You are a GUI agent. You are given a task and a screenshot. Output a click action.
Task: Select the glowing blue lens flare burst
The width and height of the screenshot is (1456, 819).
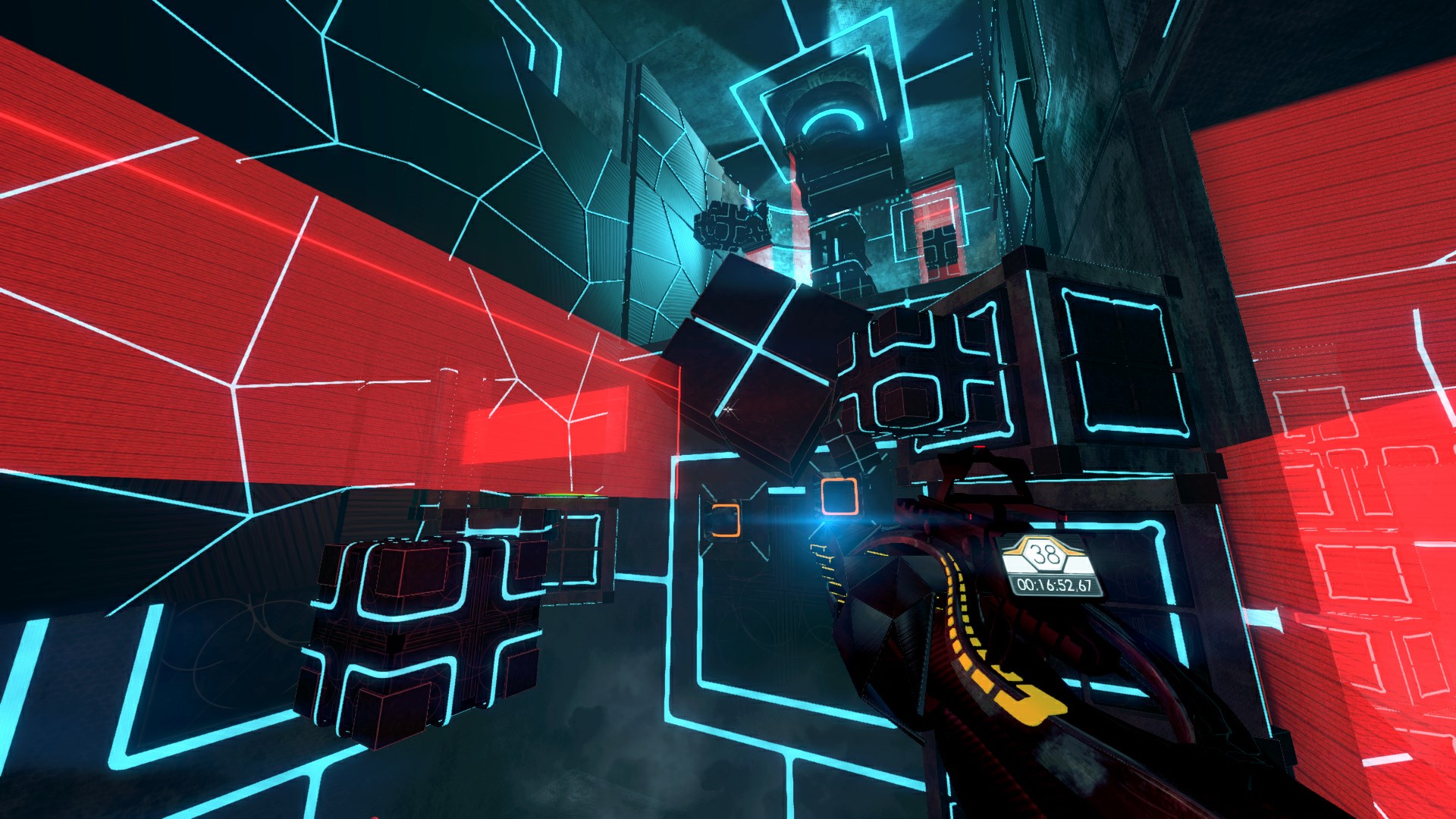pyautogui.click(x=828, y=523)
